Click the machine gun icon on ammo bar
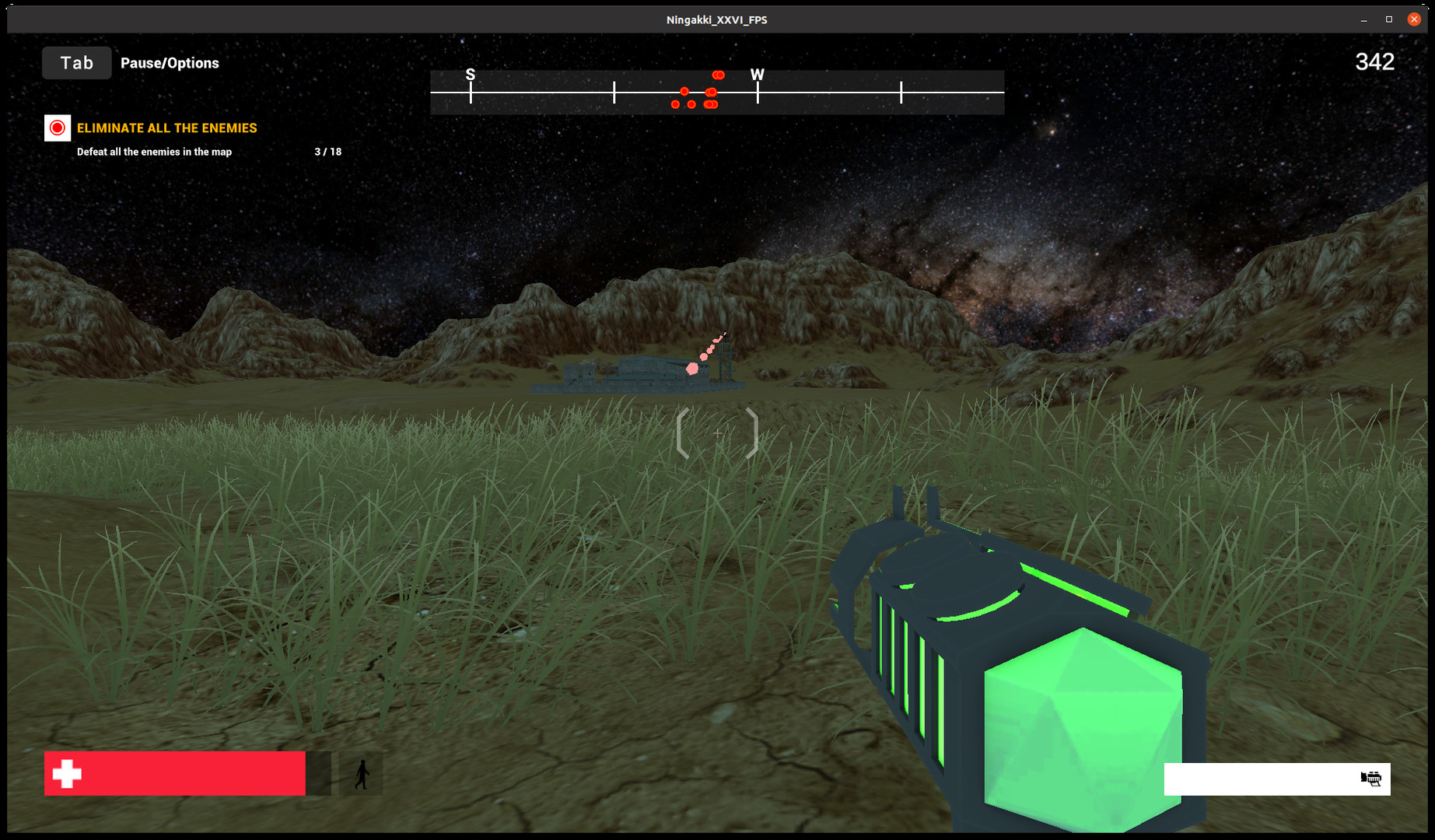Image resolution: width=1435 pixels, height=840 pixels. pyautogui.click(x=1370, y=779)
